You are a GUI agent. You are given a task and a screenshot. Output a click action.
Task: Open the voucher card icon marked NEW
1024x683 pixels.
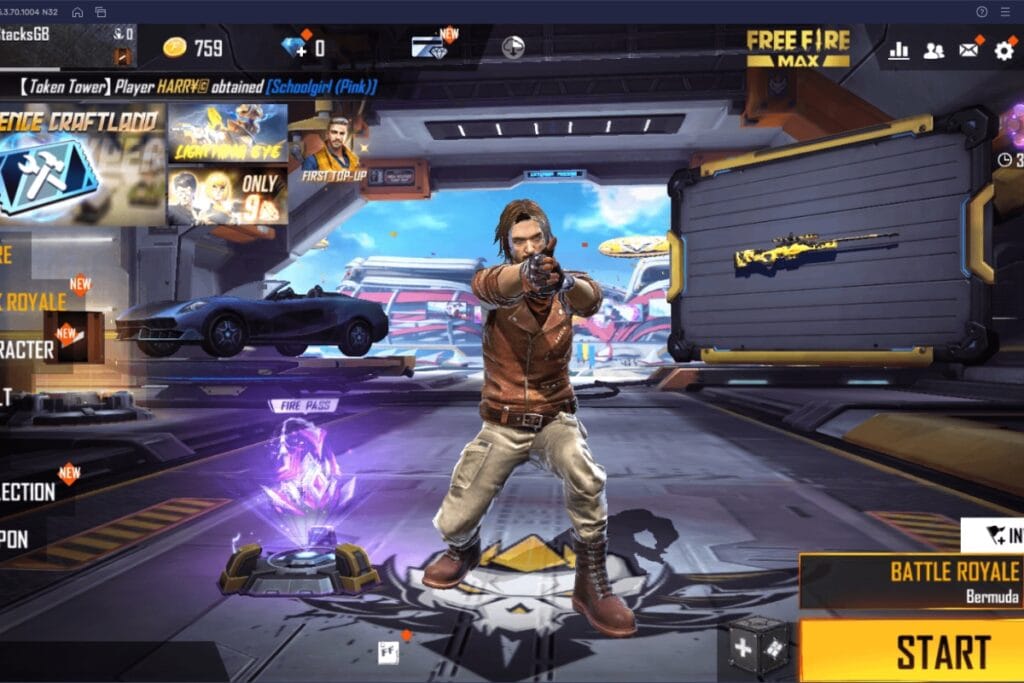pos(430,47)
